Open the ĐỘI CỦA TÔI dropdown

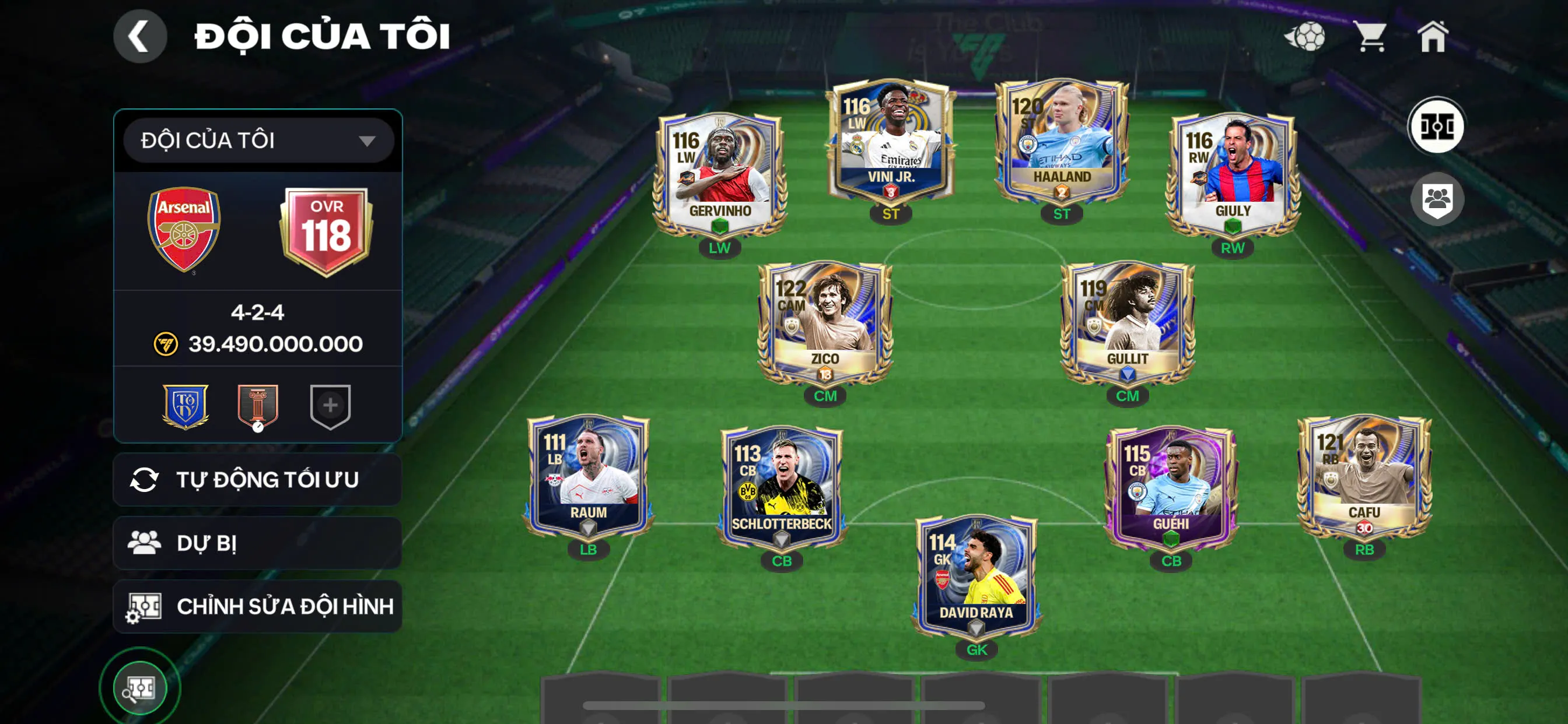[x=258, y=140]
